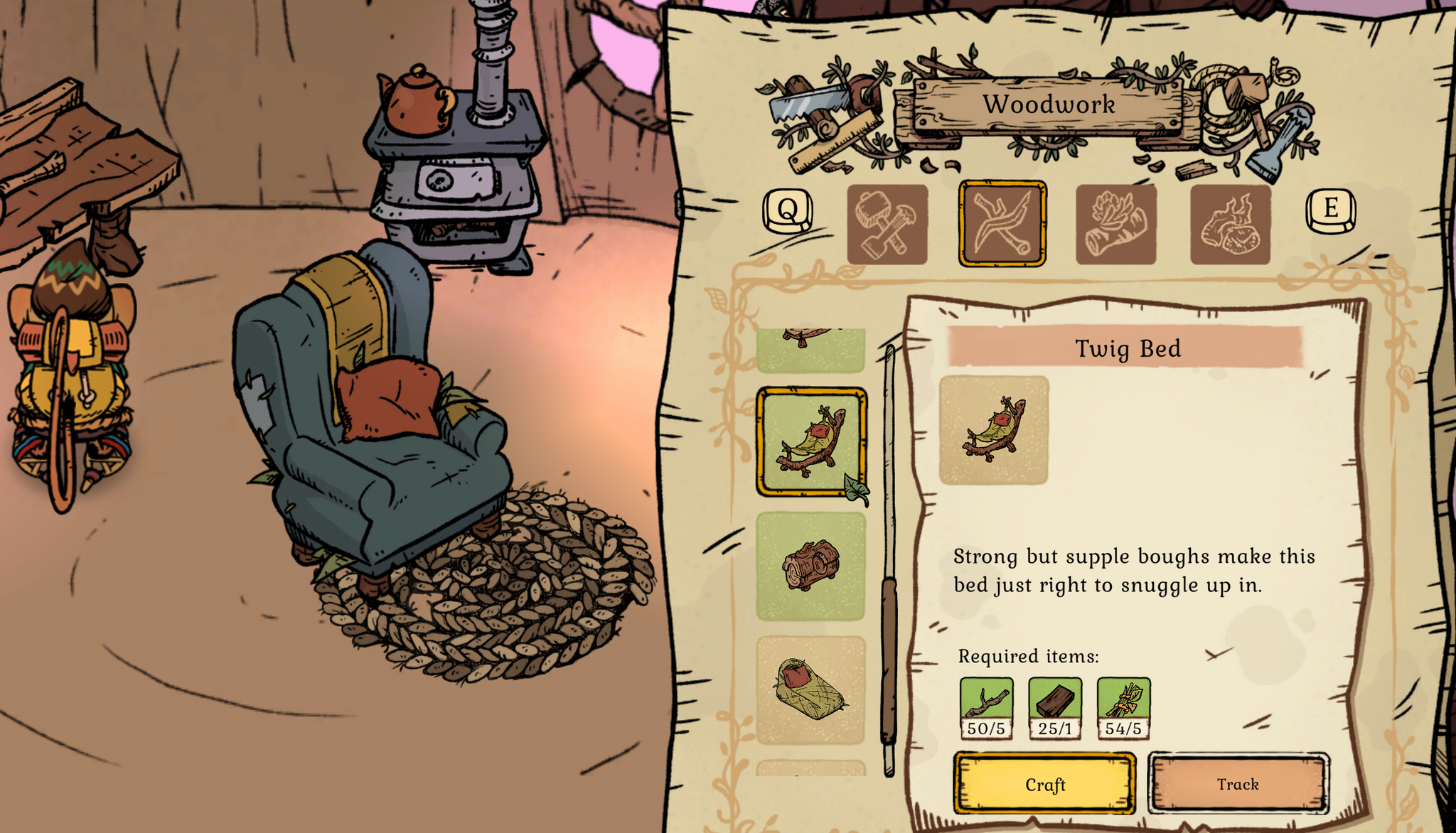Select the leaf sleeping bag recipe
The image size is (1456, 833).
click(x=811, y=689)
